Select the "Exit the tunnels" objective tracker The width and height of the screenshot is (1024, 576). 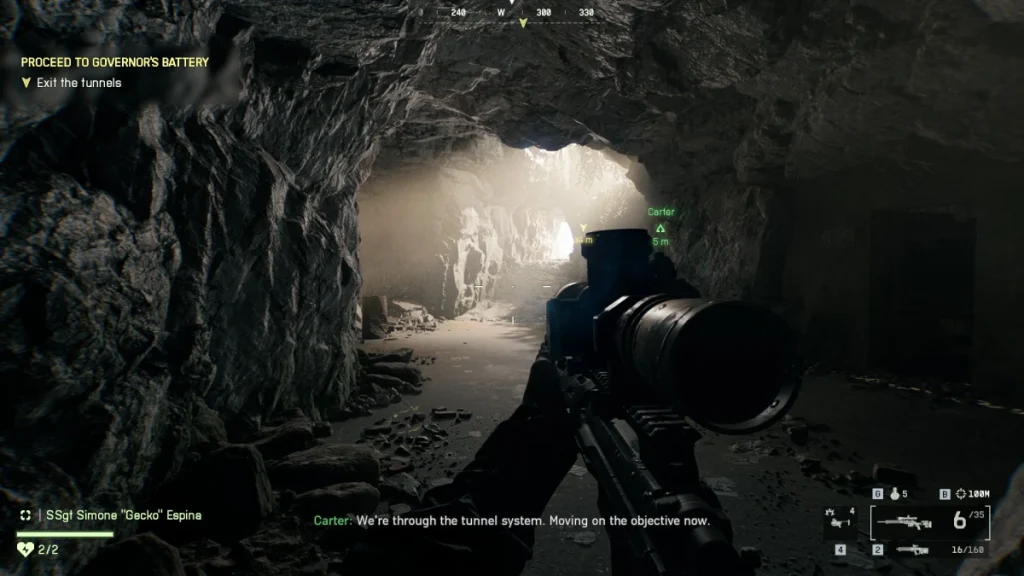click(x=78, y=83)
